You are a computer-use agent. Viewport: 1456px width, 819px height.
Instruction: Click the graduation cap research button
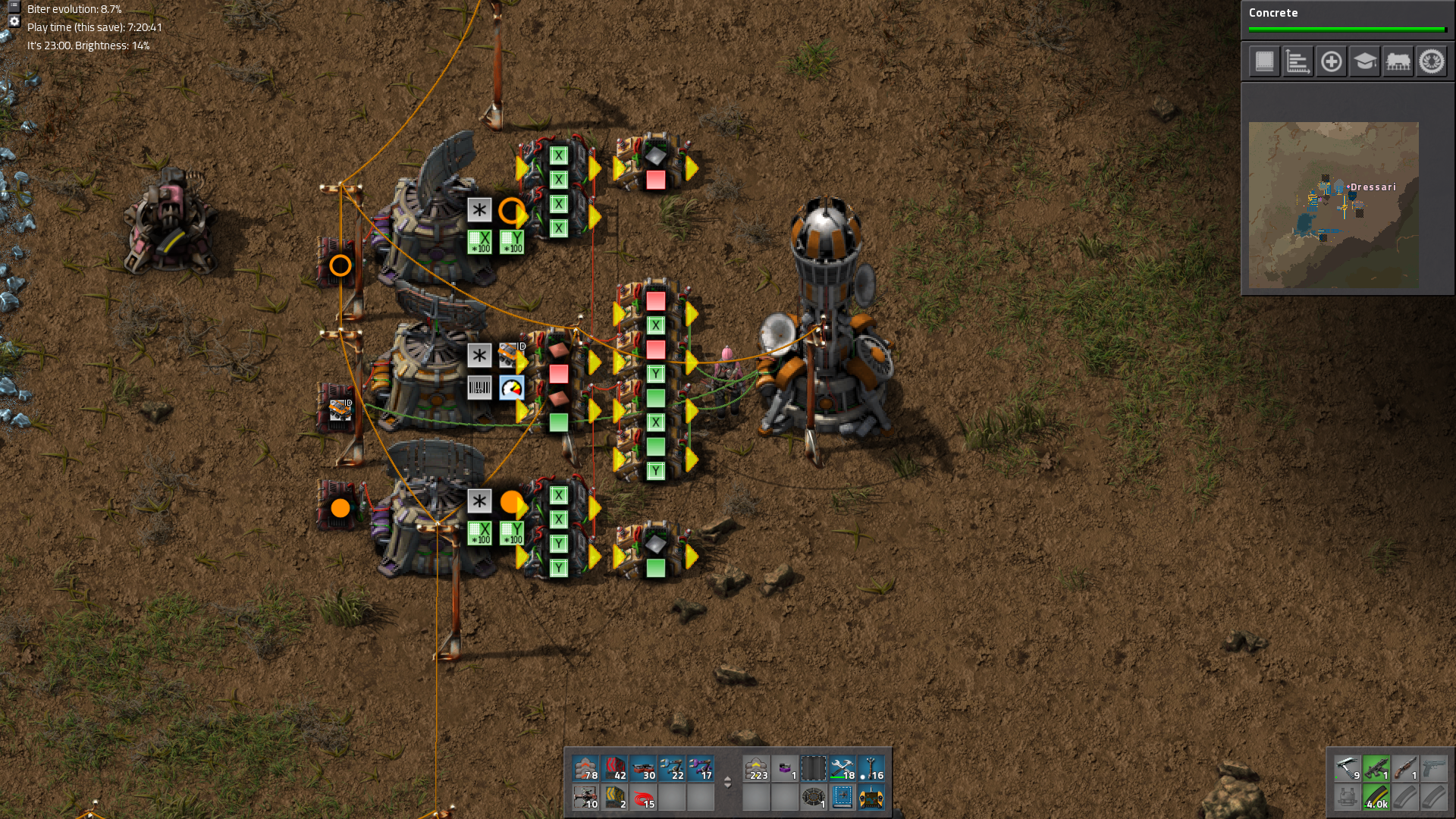pyautogui.click(x=1364, y=61)
